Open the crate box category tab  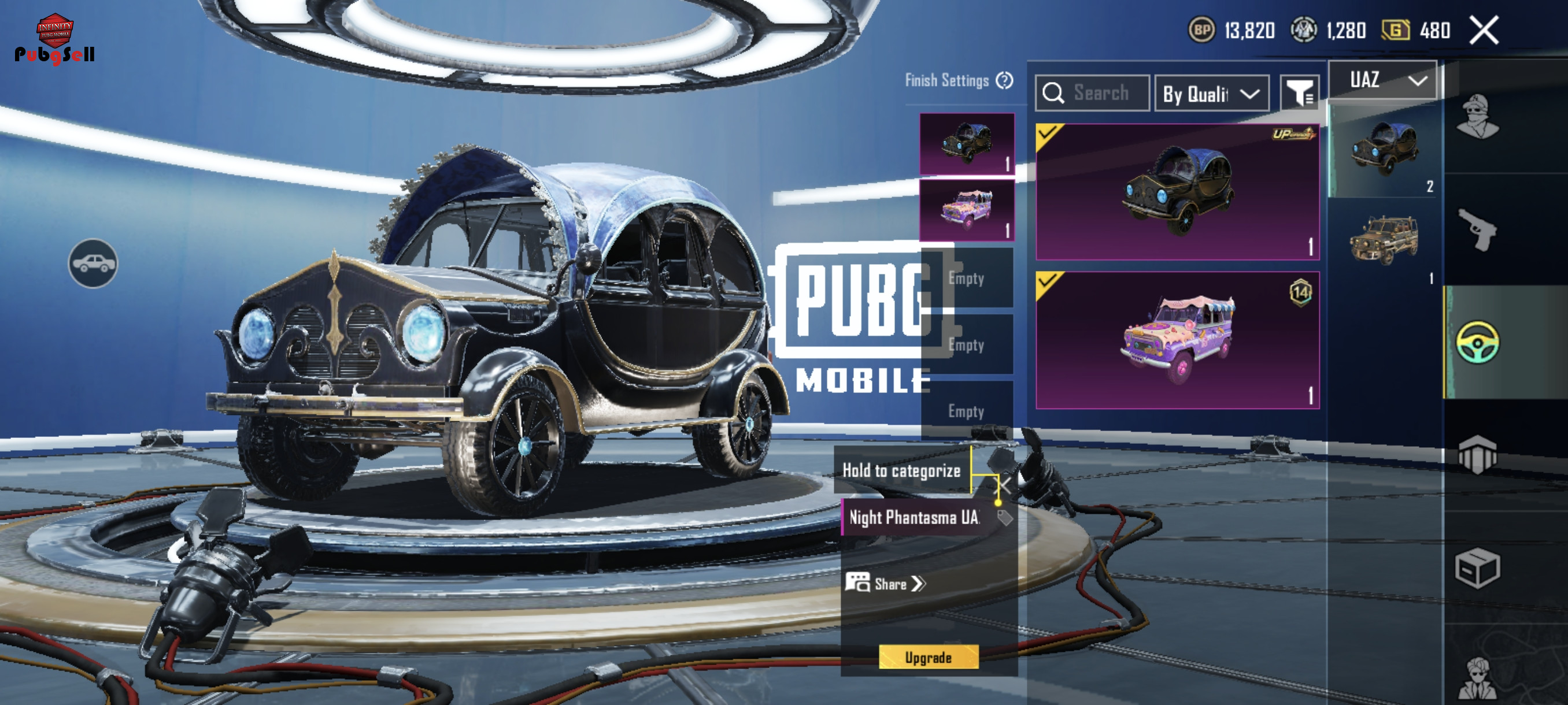(x=1477, y=568)
